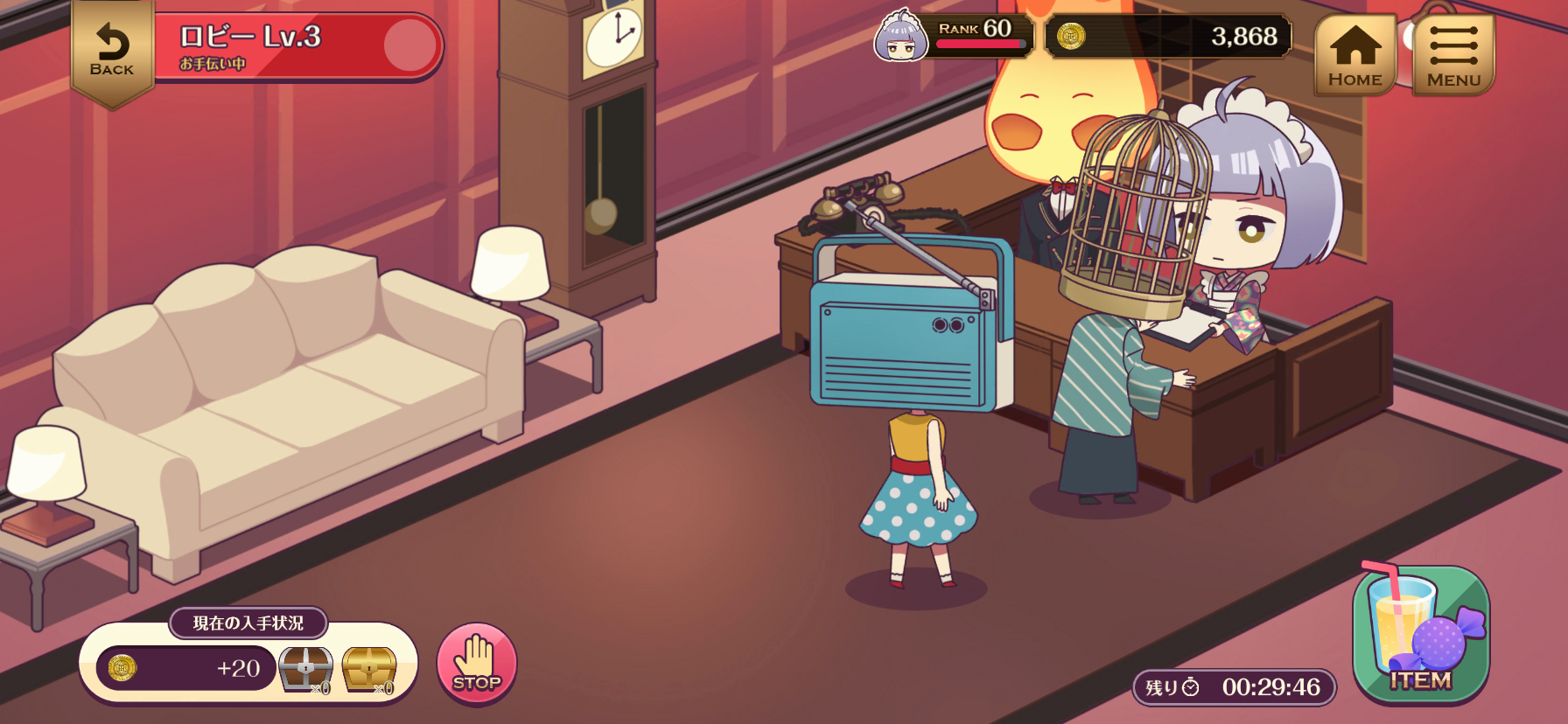Go back with the Back button
The width and height of the screenshot is (1568, 724).
112,52
